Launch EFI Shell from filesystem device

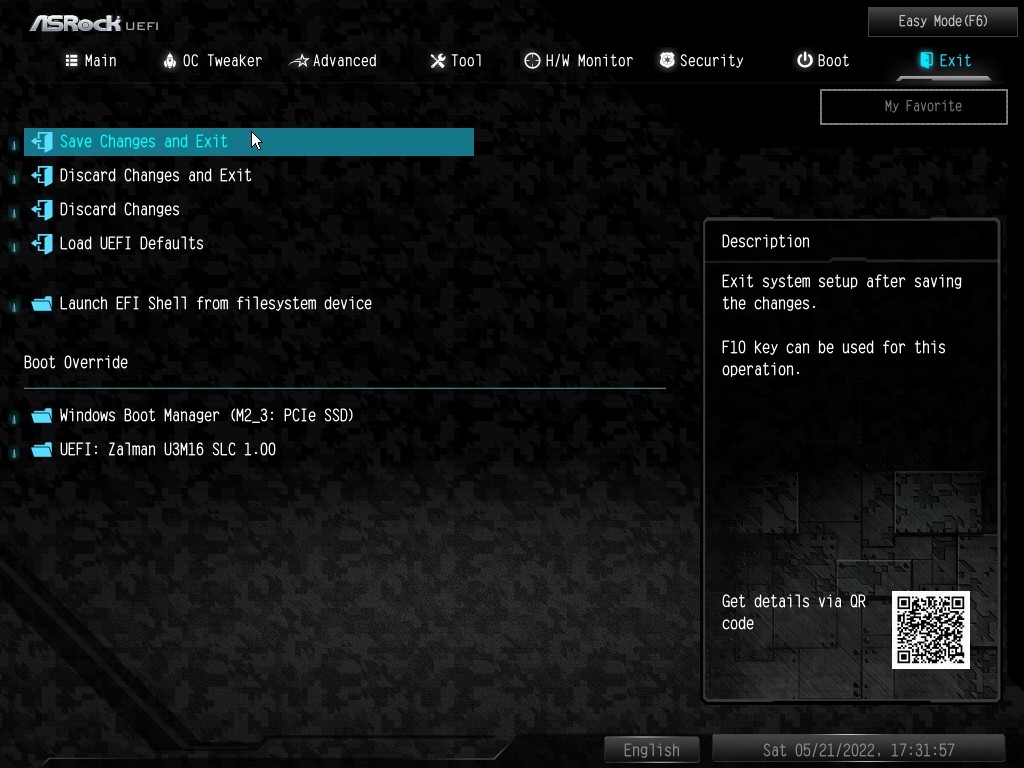point(215,304)
